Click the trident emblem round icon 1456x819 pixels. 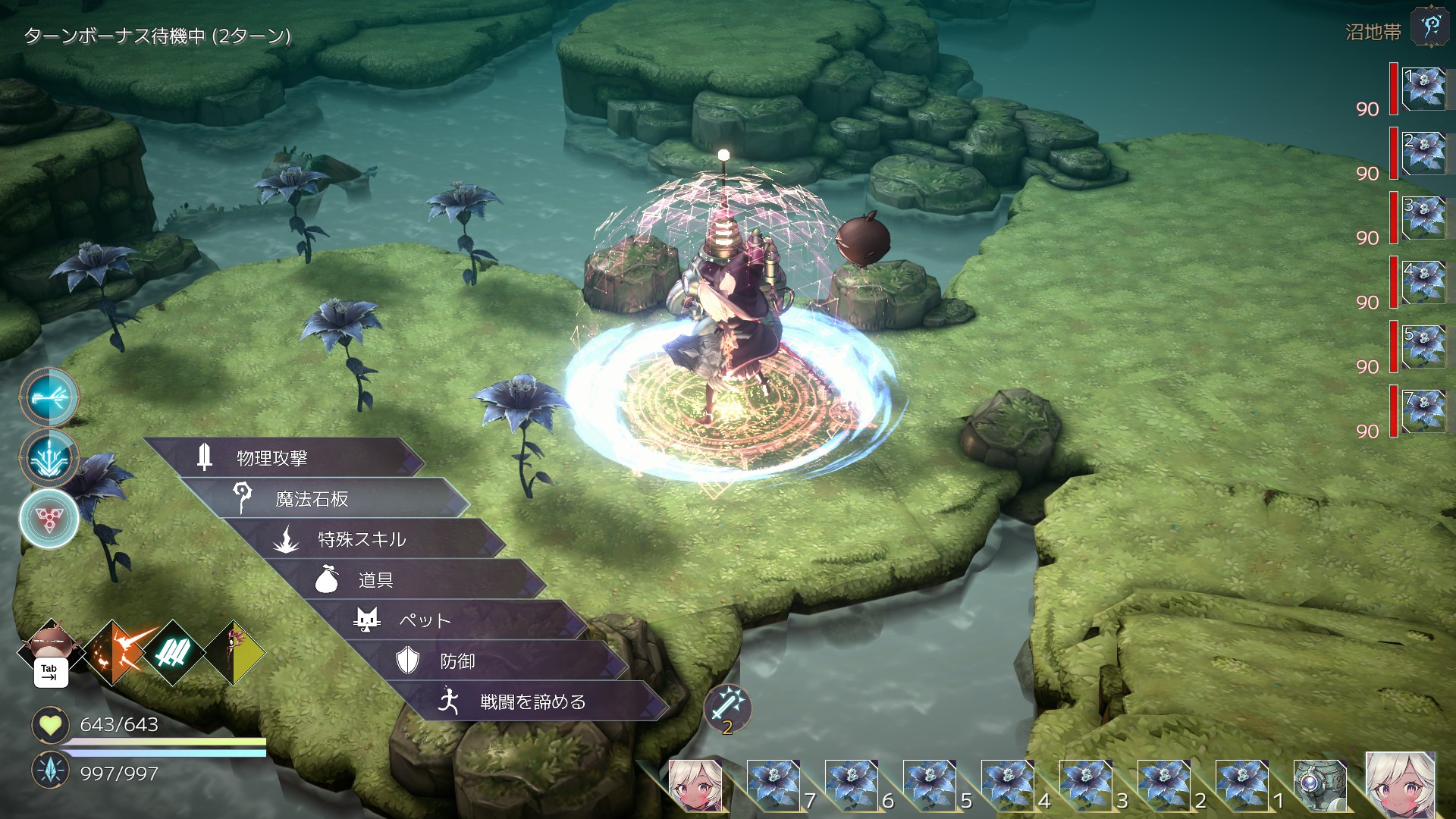49,458
